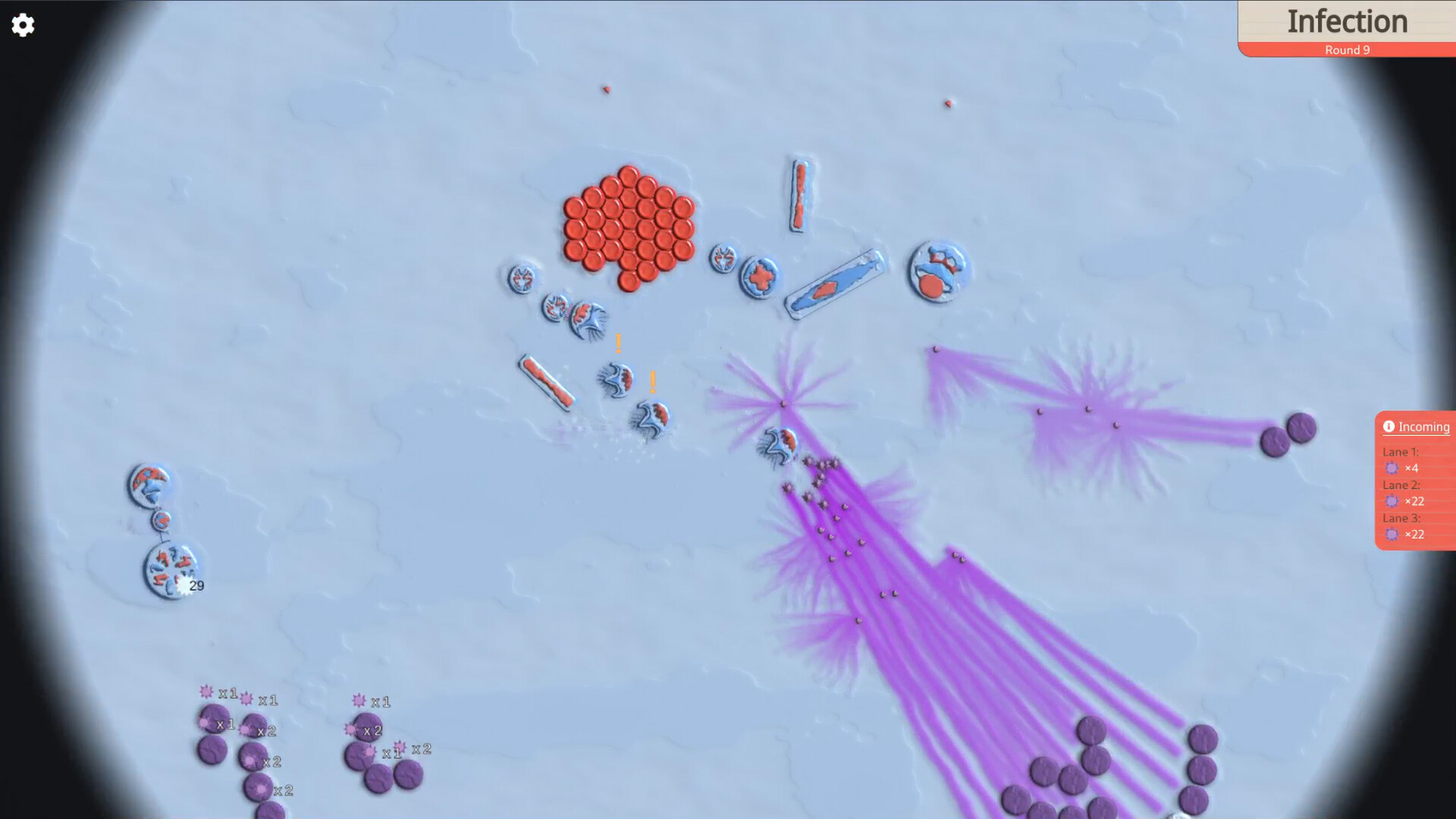
Task: Select the Lane 3 virus icon
Action: pos(1393,535)
